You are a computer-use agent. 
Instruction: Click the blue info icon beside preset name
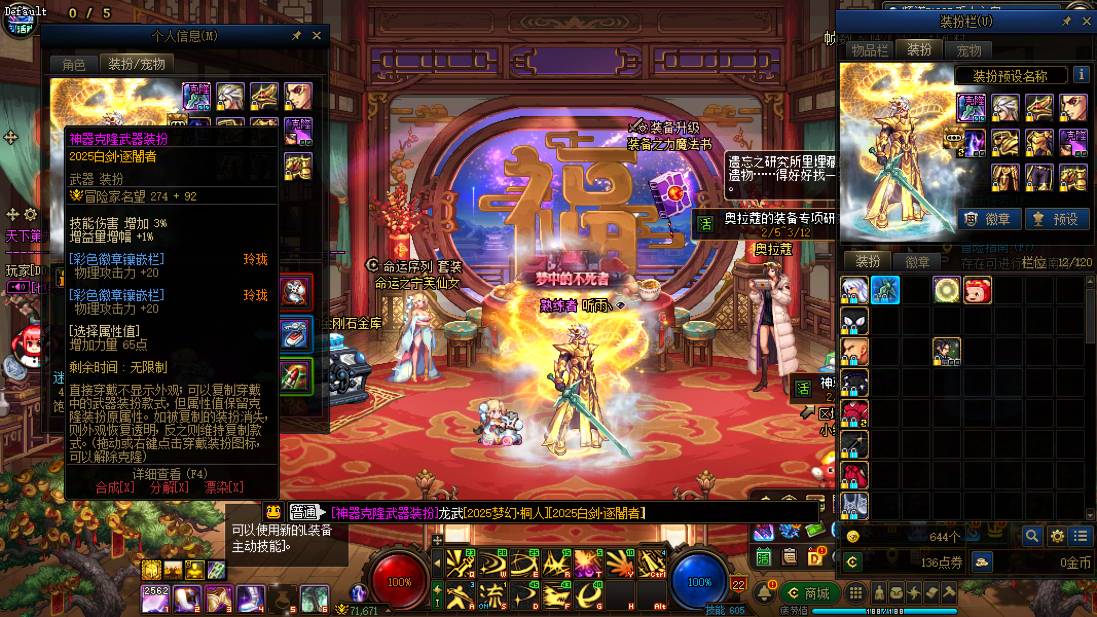click(x=1081, y=75)
